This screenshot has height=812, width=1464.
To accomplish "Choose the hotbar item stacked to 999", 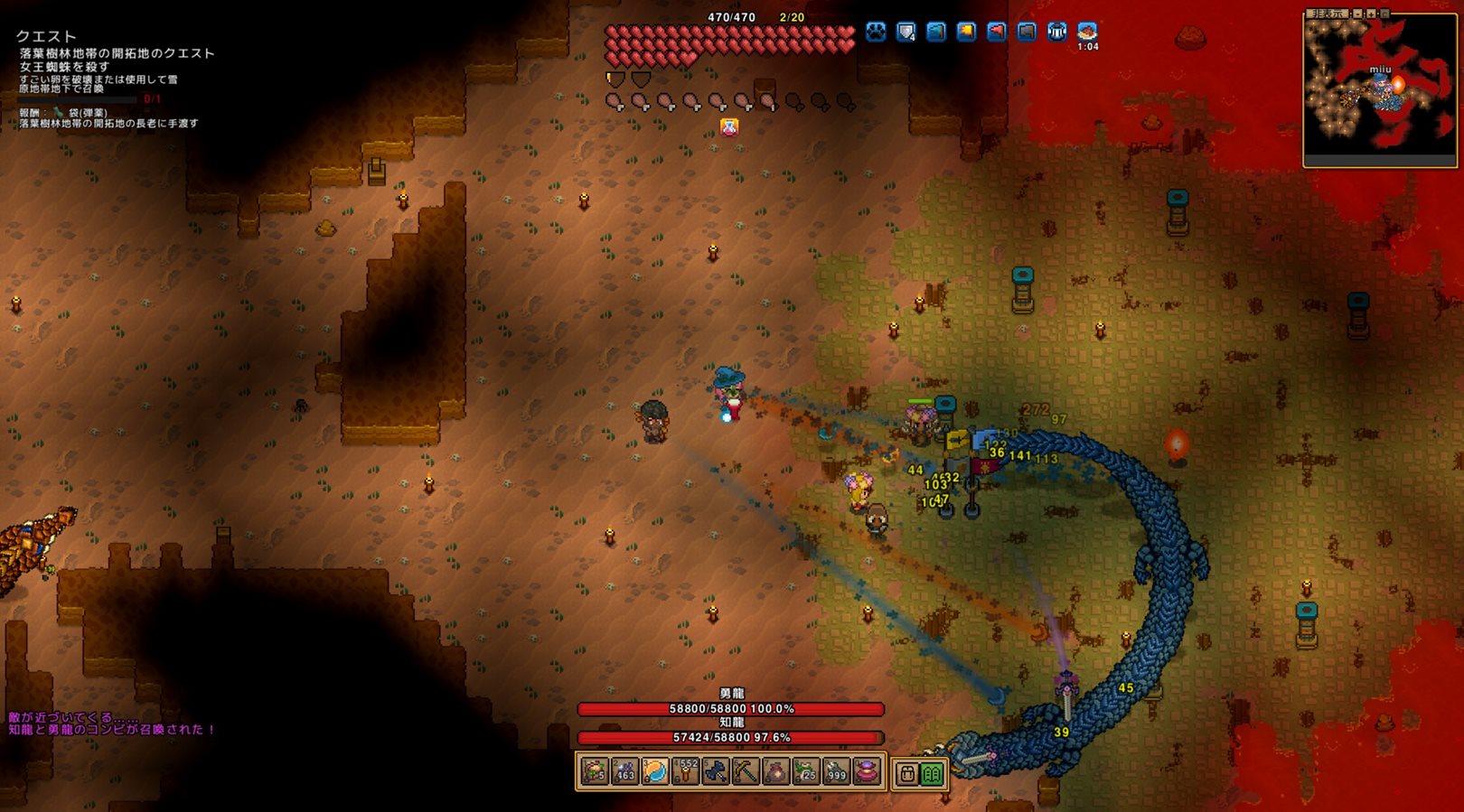I will point(837,772).
